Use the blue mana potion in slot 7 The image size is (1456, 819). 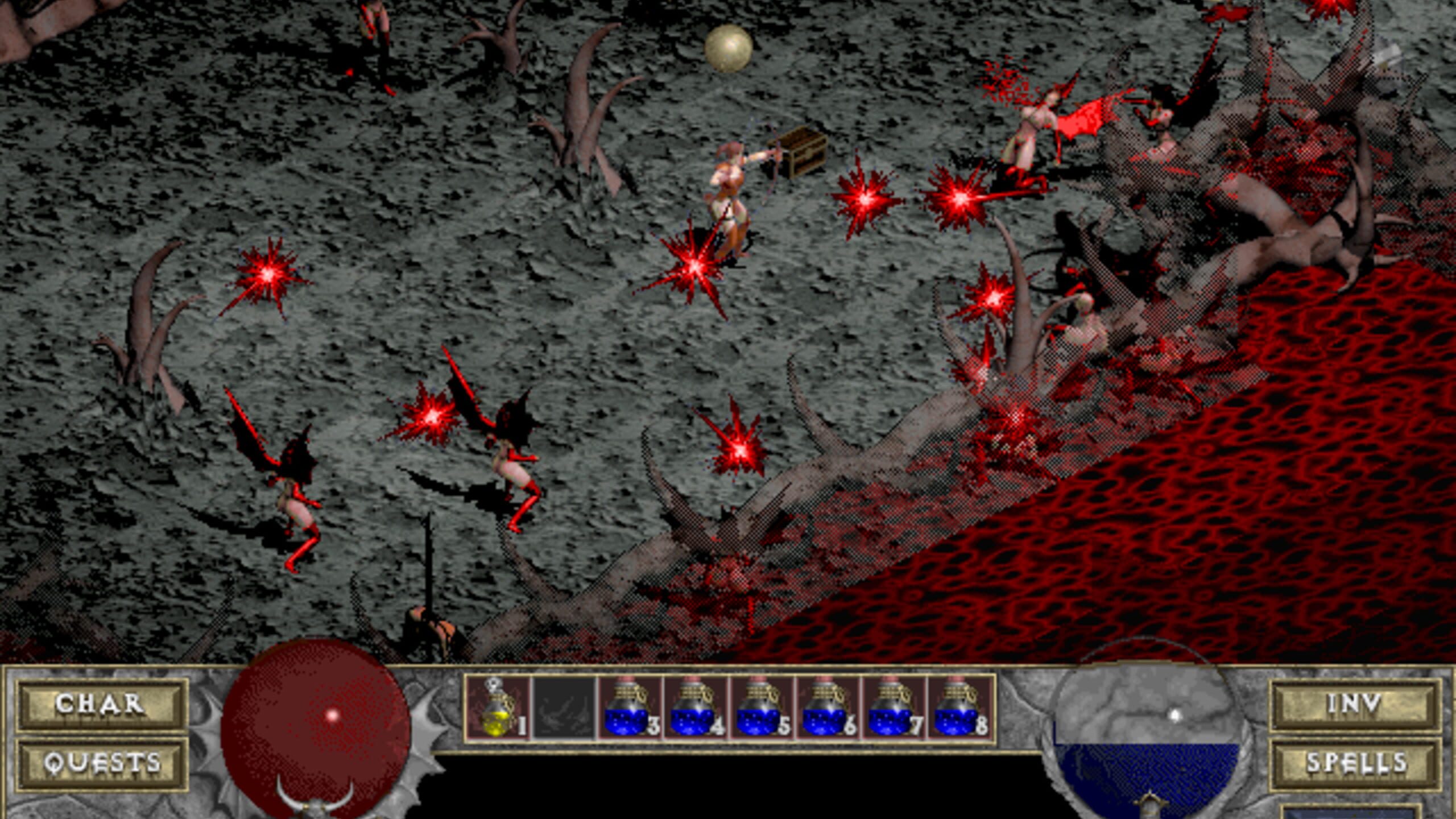point(894,709)
